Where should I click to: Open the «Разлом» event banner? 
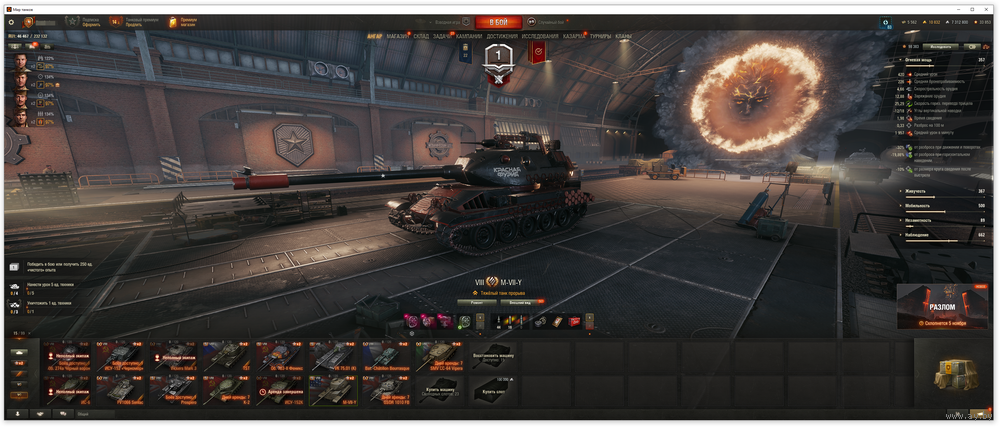tap(943, 307)
